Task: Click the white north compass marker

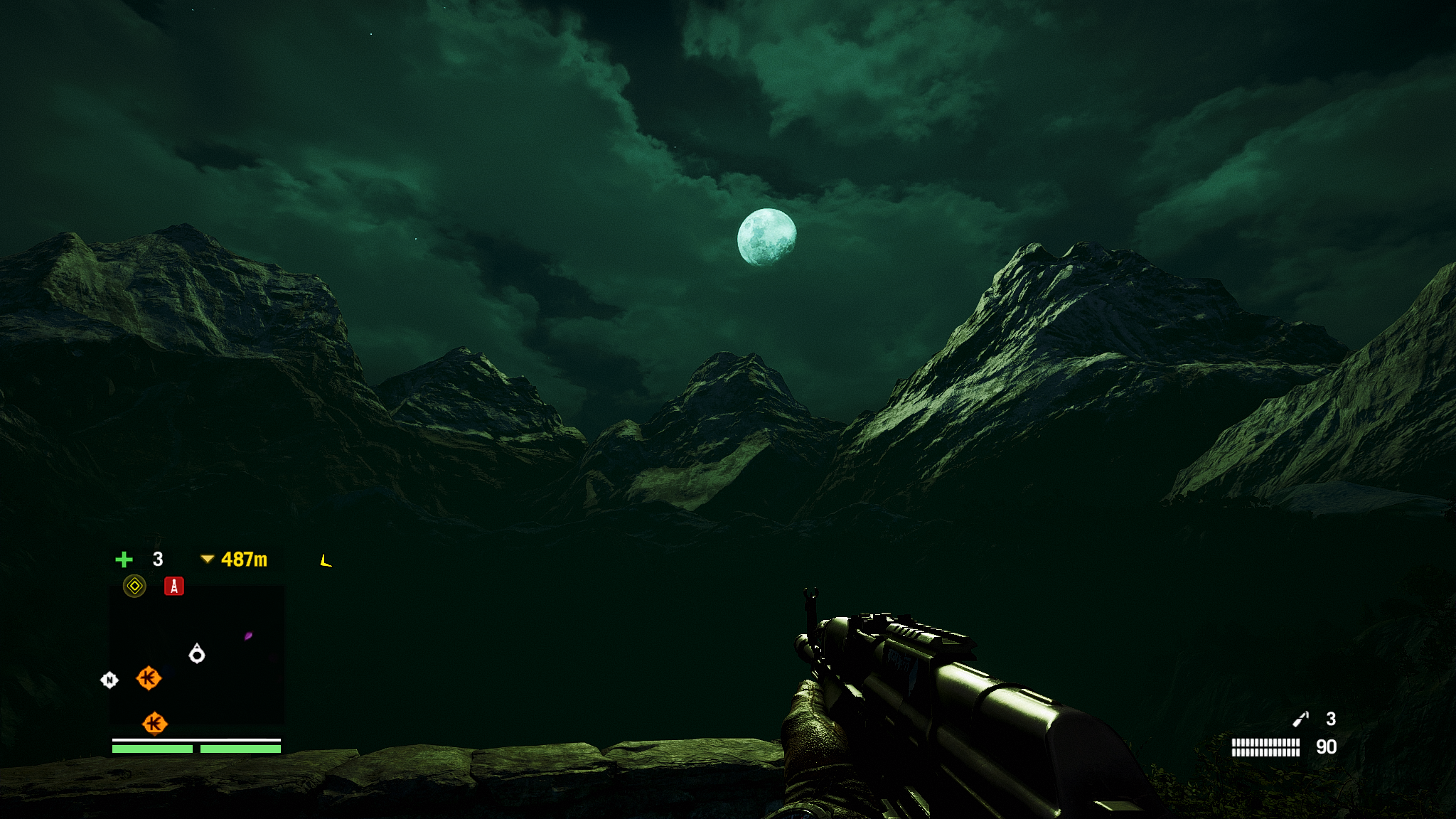Action: [x=109, y=680]
